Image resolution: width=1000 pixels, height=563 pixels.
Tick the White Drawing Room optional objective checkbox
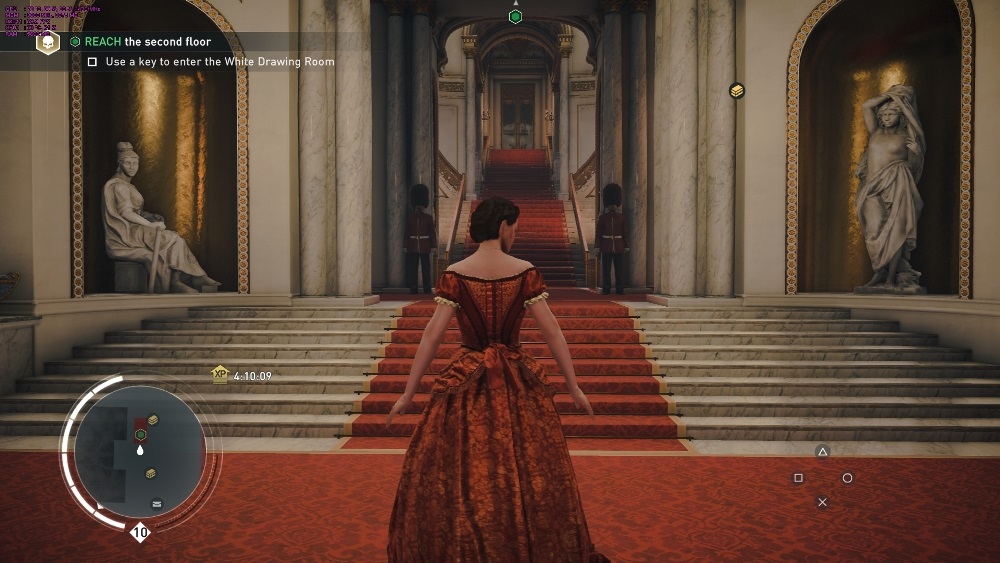pyautogui.click(x=92, y=62)
